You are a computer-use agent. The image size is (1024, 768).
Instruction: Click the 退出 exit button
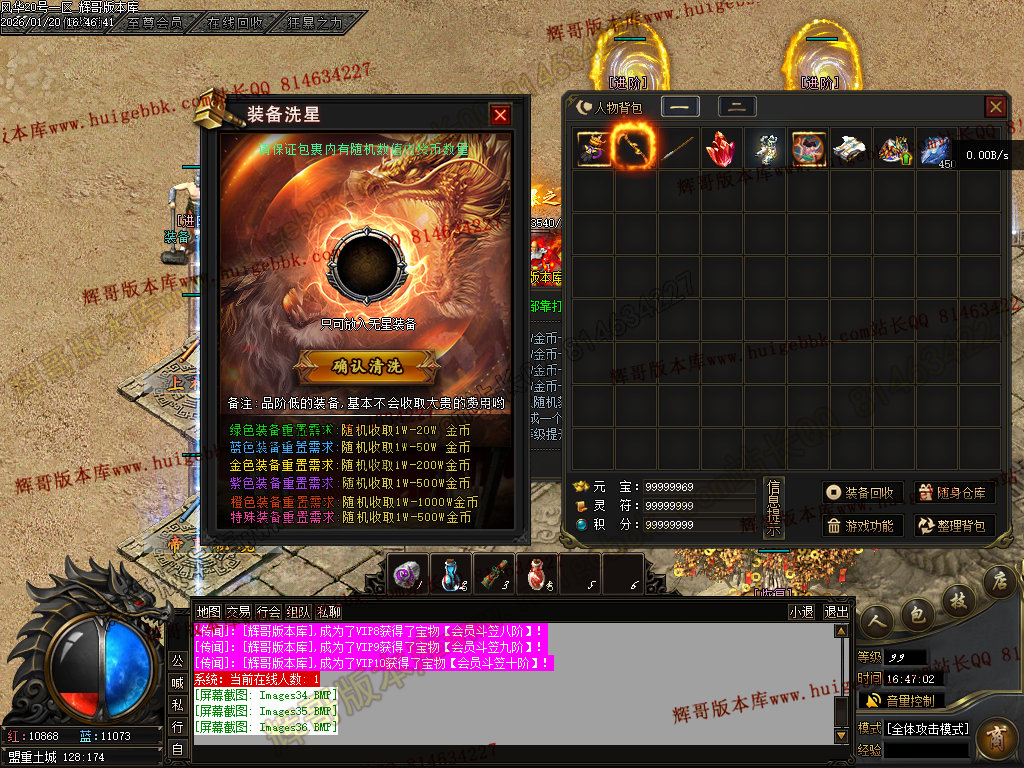[836, 612]
